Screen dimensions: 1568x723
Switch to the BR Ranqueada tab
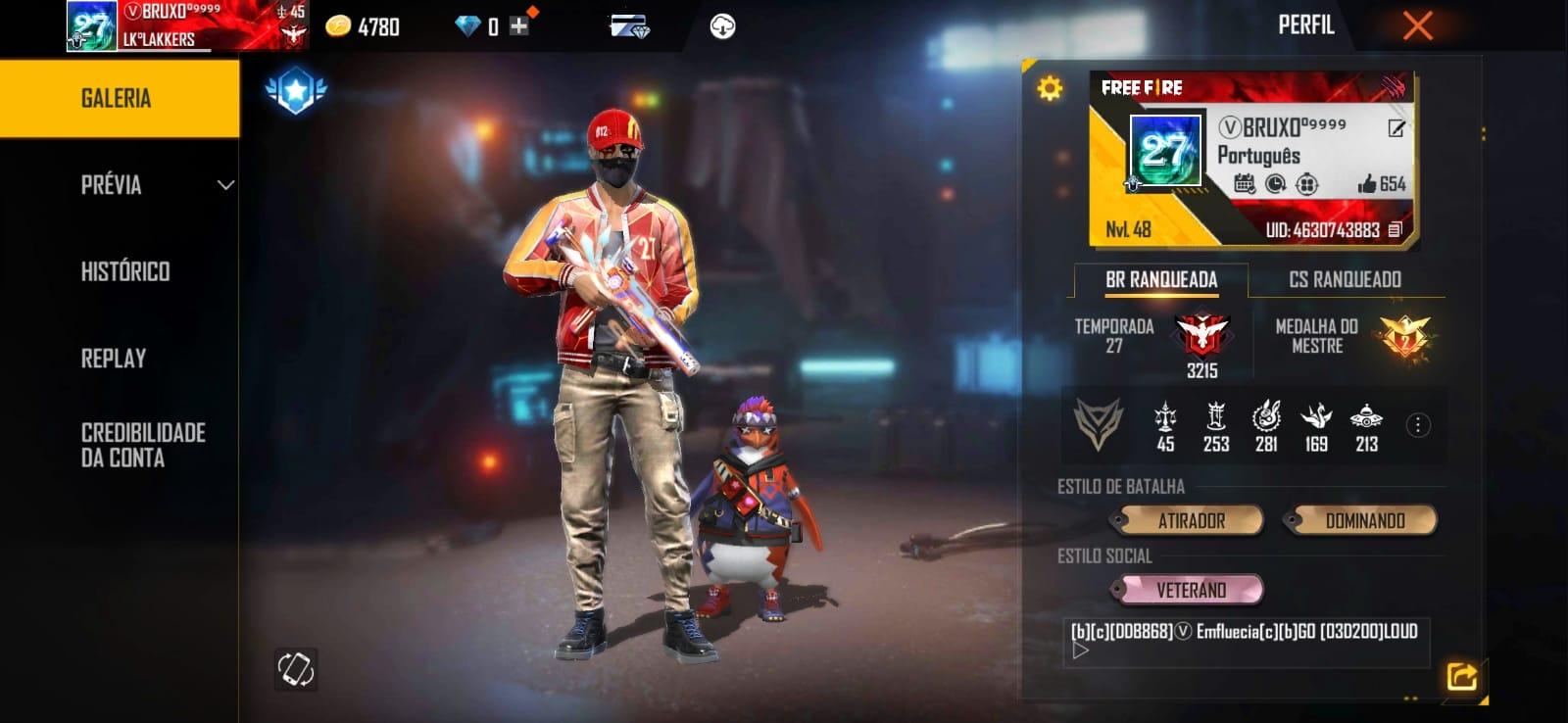coord(1161,280)
